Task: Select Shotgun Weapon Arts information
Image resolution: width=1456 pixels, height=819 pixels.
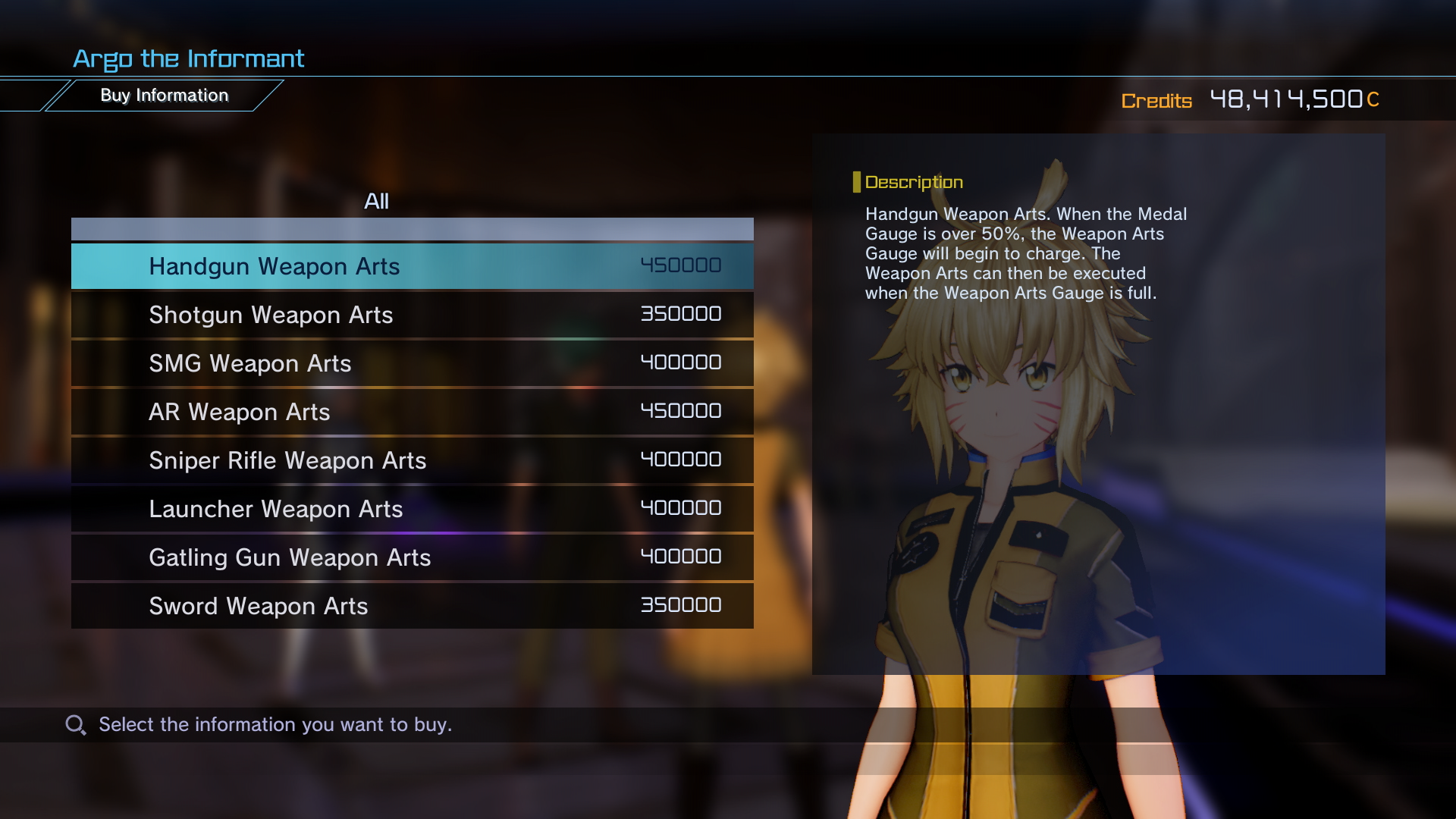Action: click(271, 315)
